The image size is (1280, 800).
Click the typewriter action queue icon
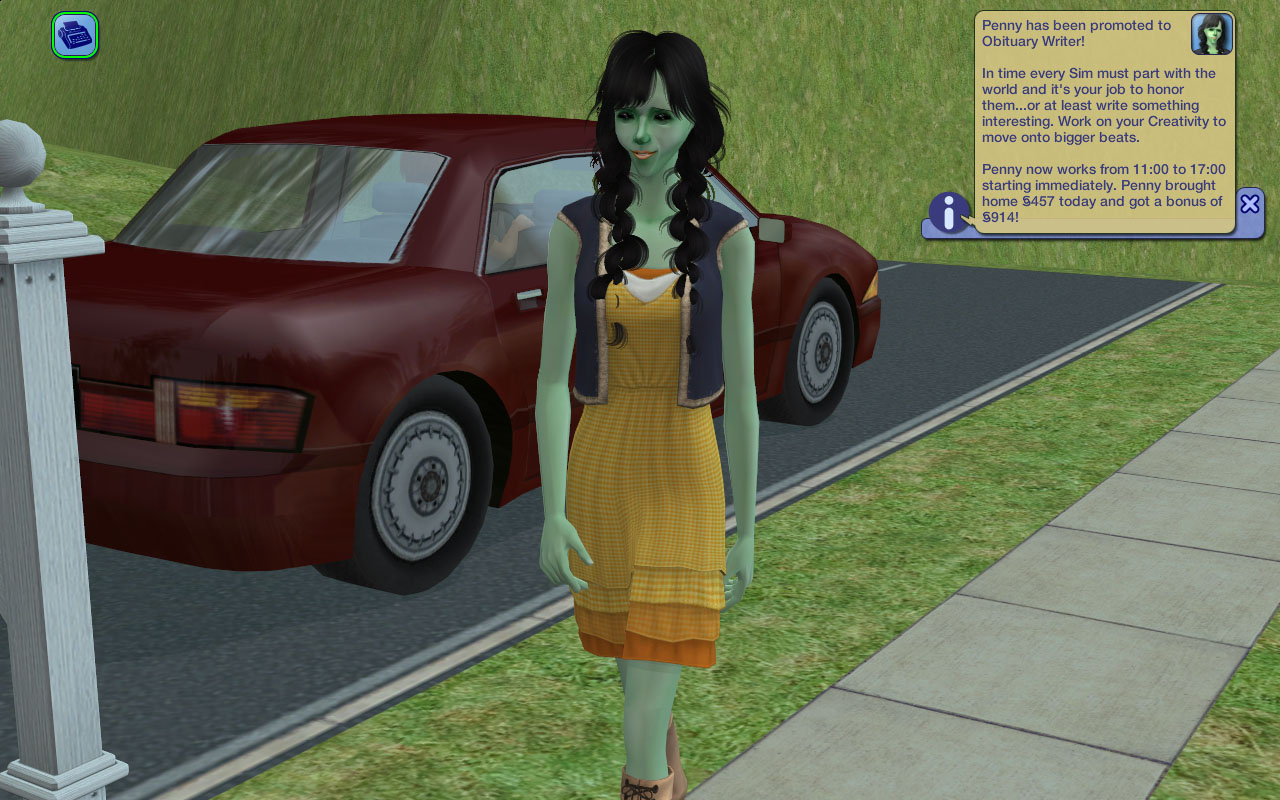pyautogui.click(x=75, y=35)
